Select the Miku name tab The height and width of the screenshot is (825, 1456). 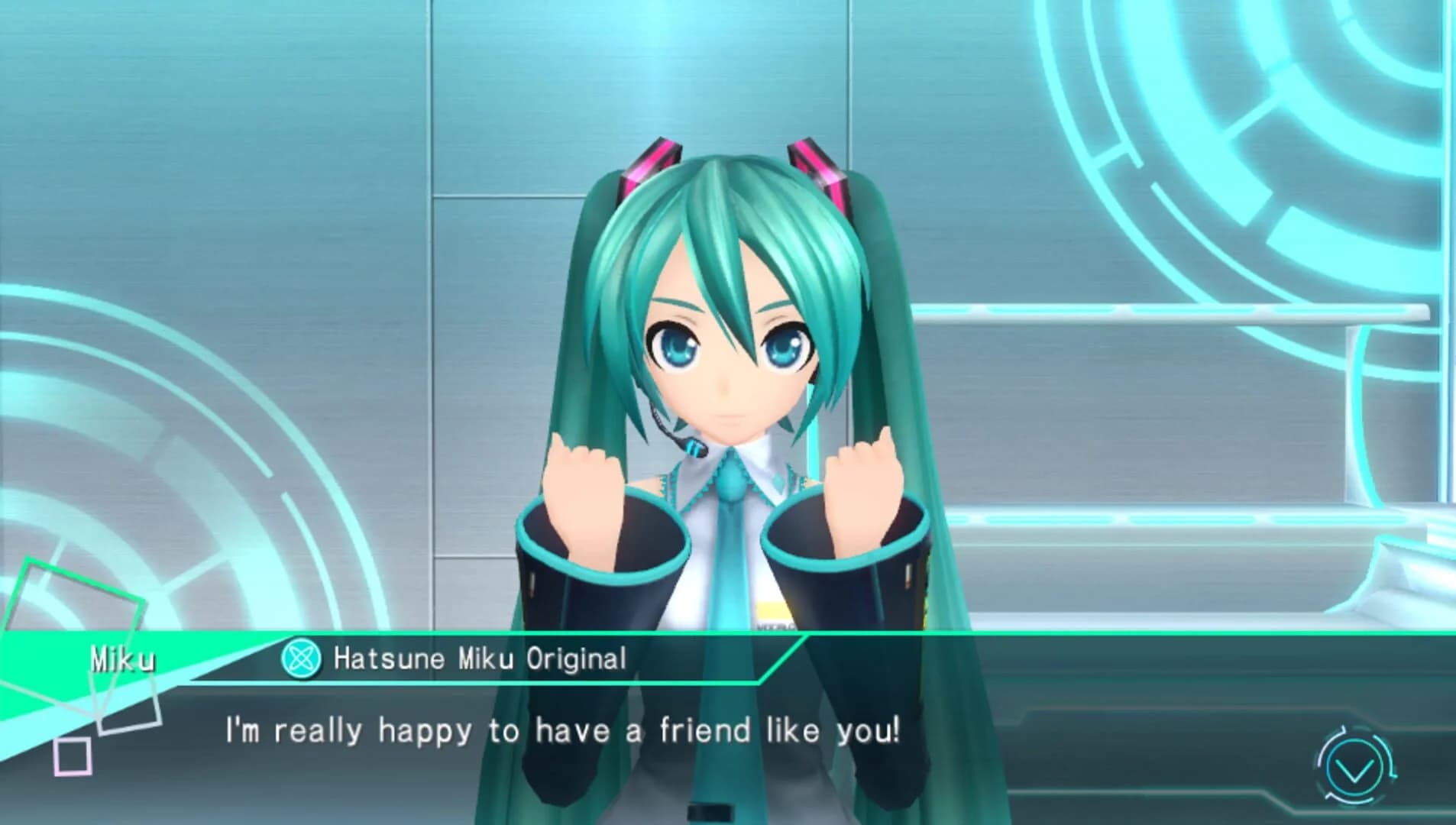point(122,660)
